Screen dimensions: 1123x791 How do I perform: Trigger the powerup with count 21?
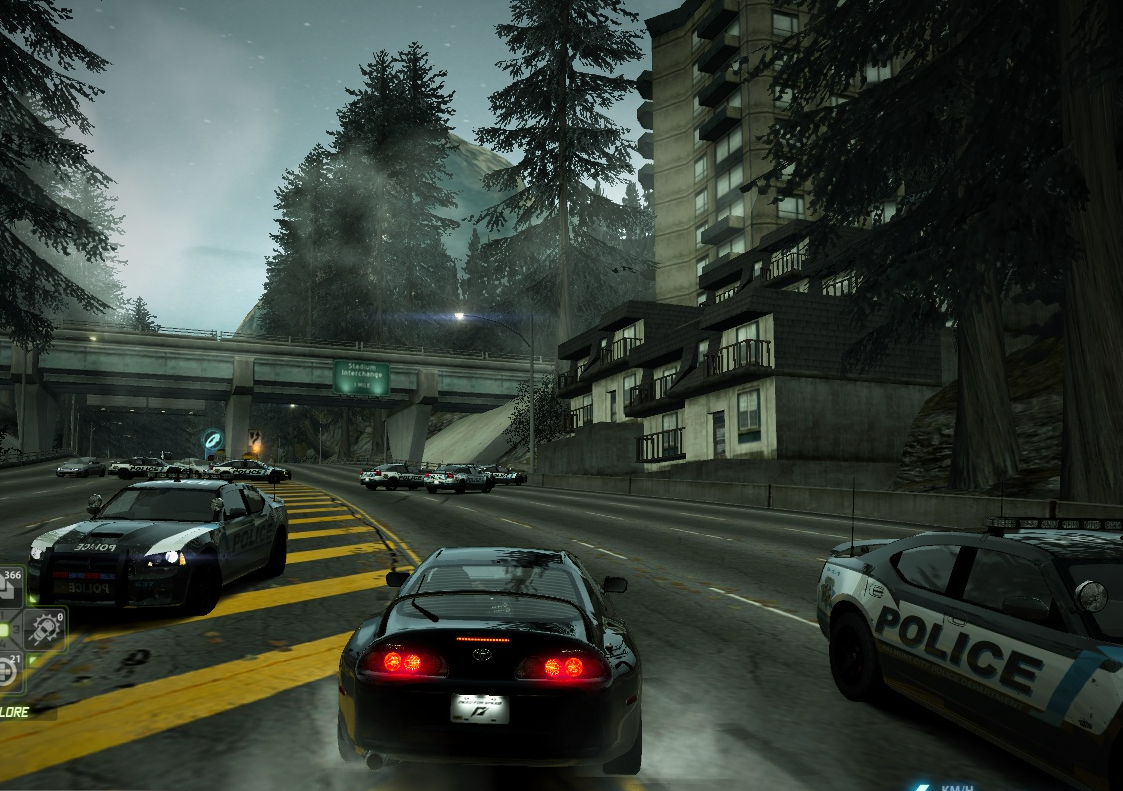click(x=8, y=670)
